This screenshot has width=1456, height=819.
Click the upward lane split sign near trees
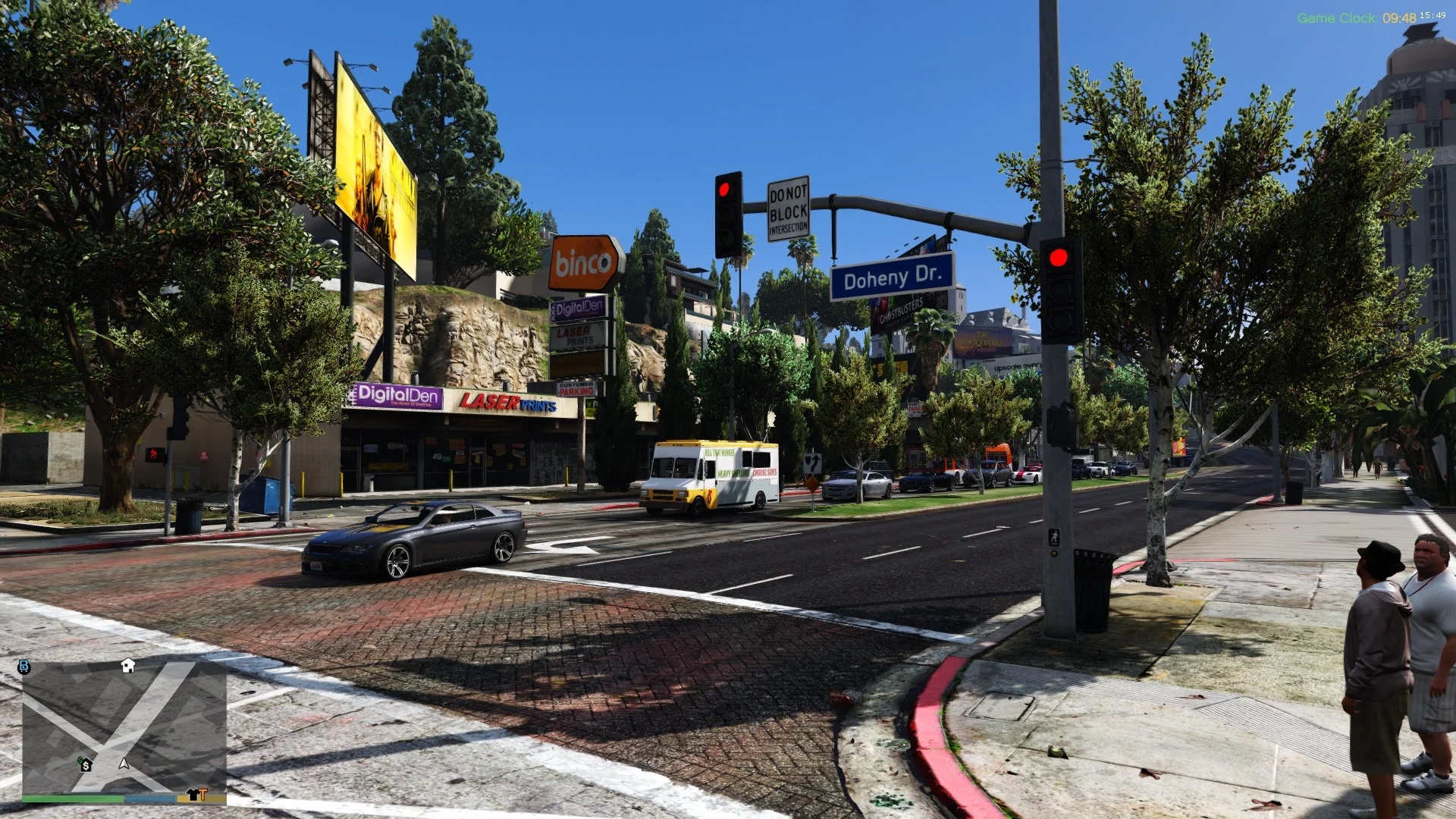[814, 463]
